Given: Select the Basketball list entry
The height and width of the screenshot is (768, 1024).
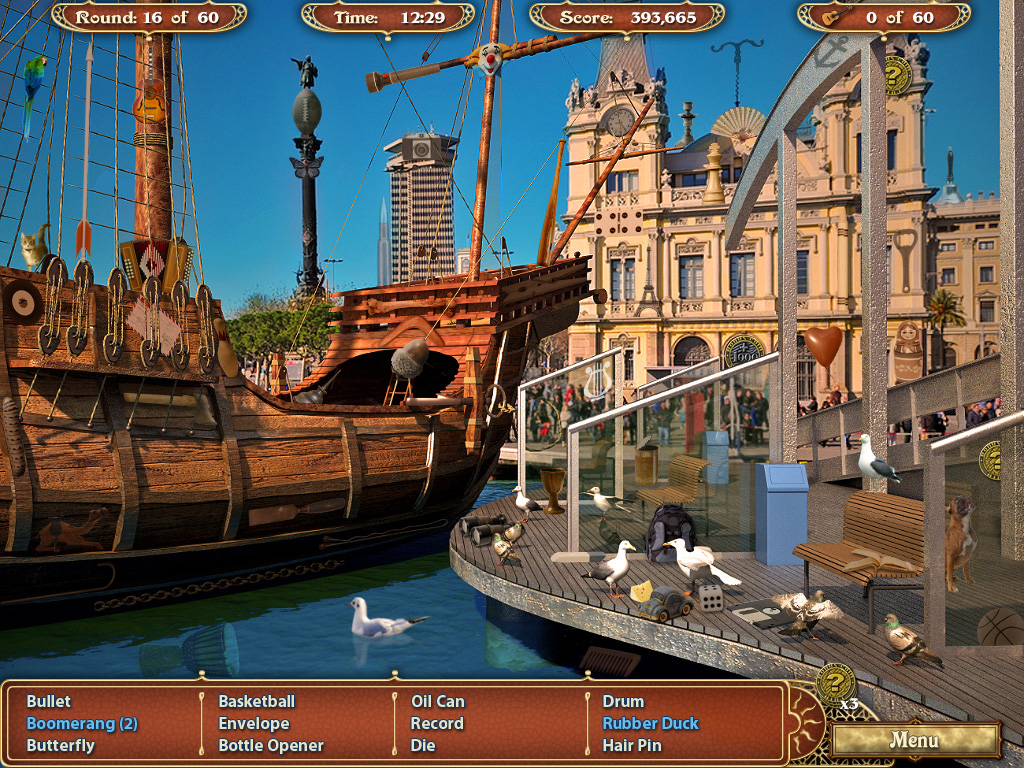Looking at the screenshot, I should (x=257, y=701).
